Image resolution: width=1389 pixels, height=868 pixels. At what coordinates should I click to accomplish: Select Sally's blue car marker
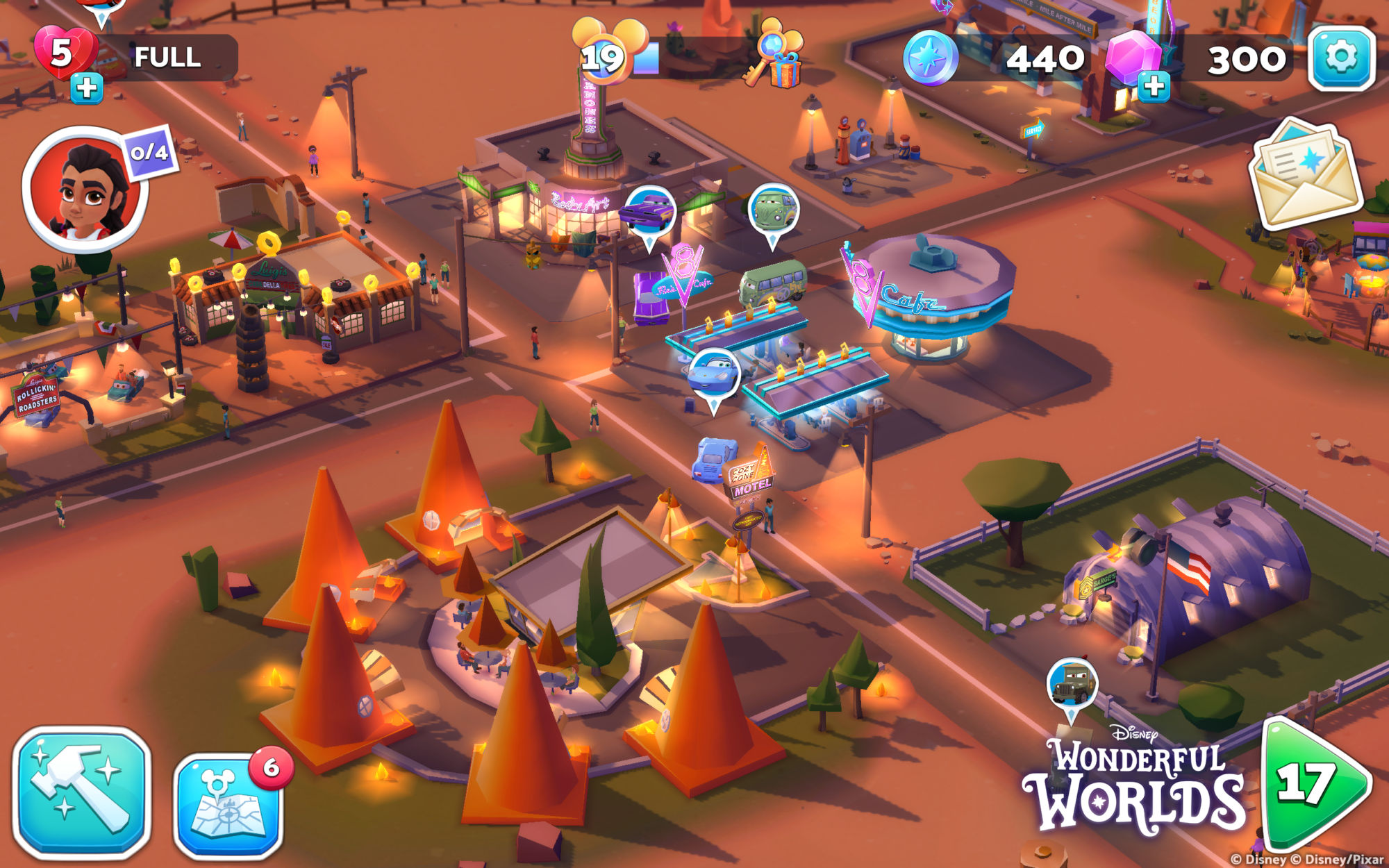(x=713, y=375)
